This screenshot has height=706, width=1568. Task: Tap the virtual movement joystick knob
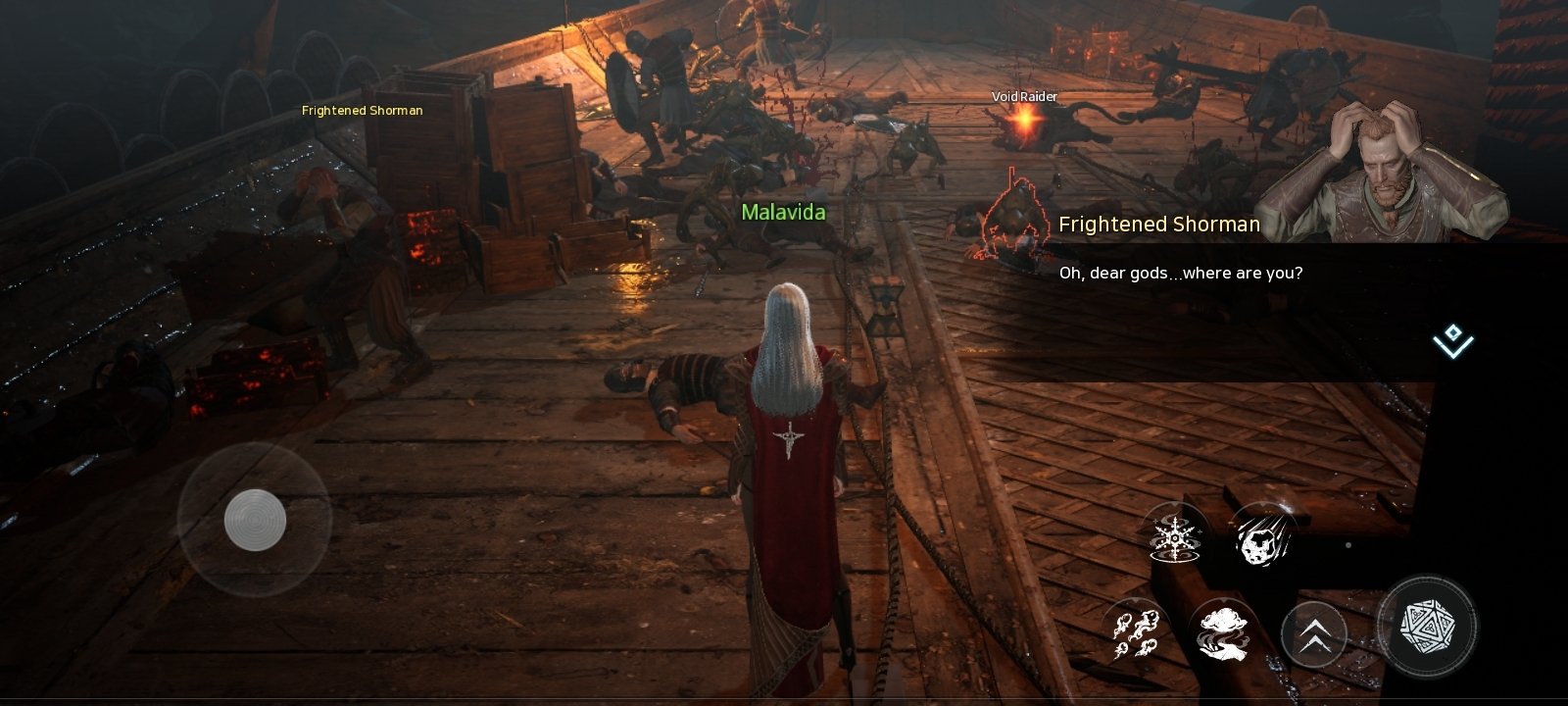(255, 520)
